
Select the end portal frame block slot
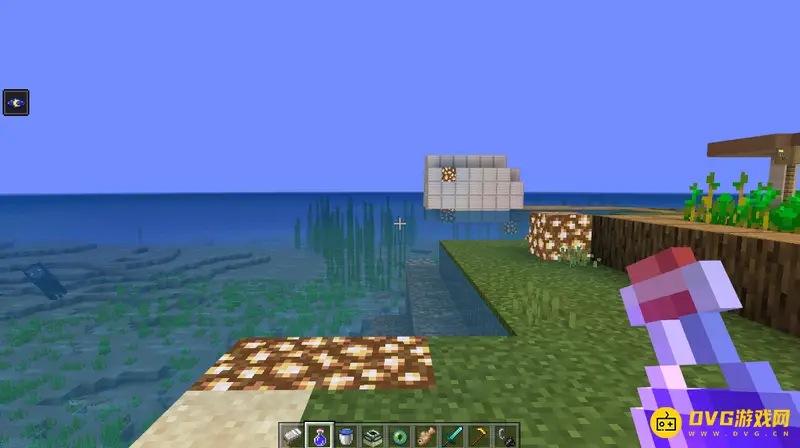point(372,435)
